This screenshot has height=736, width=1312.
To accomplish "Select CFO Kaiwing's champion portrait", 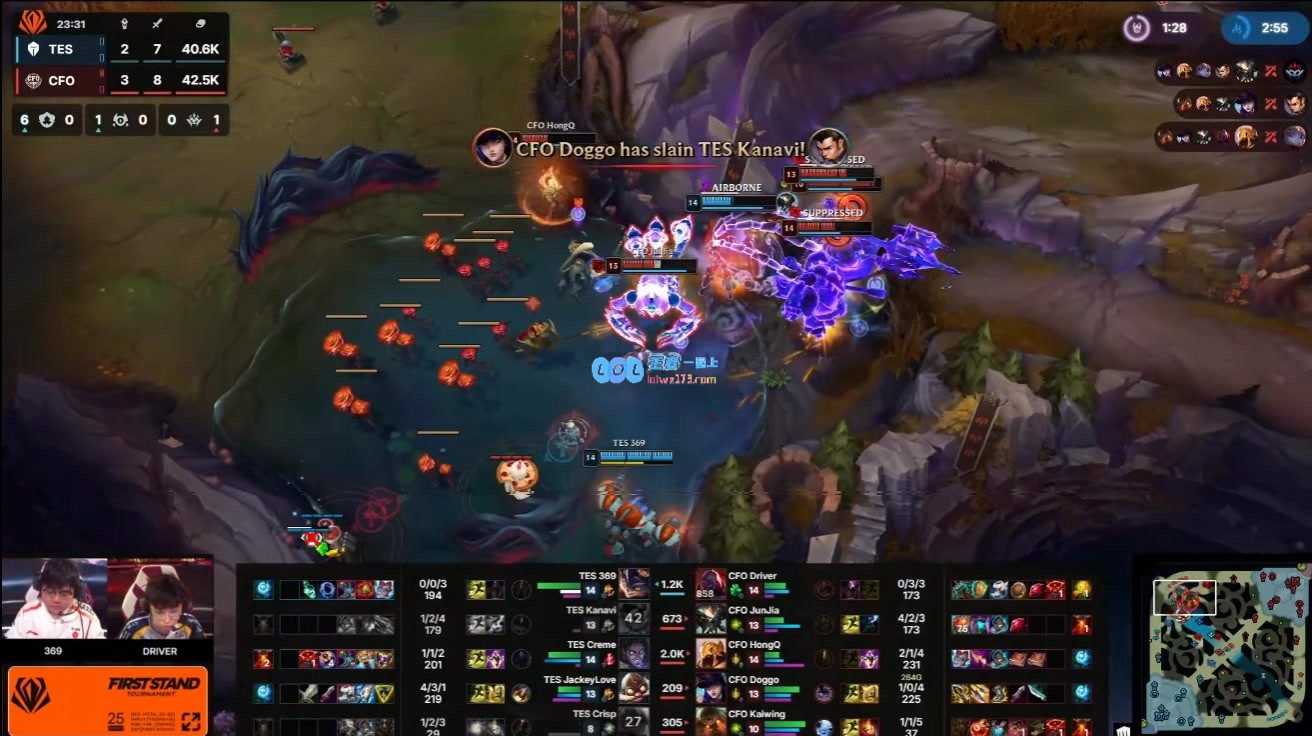I will pyautogui.click(x=711, y=721).
